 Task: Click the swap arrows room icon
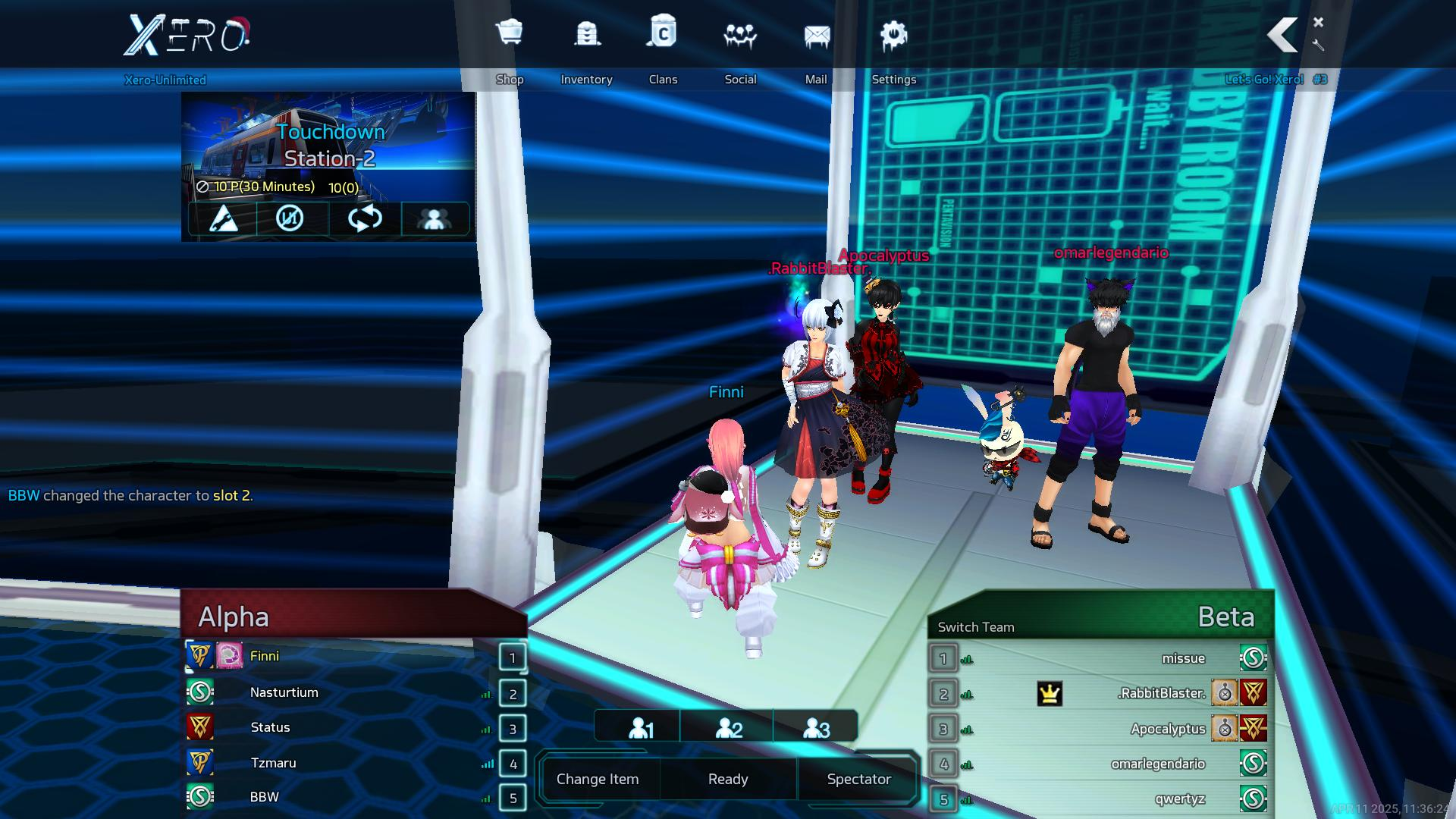pos(365,219)
